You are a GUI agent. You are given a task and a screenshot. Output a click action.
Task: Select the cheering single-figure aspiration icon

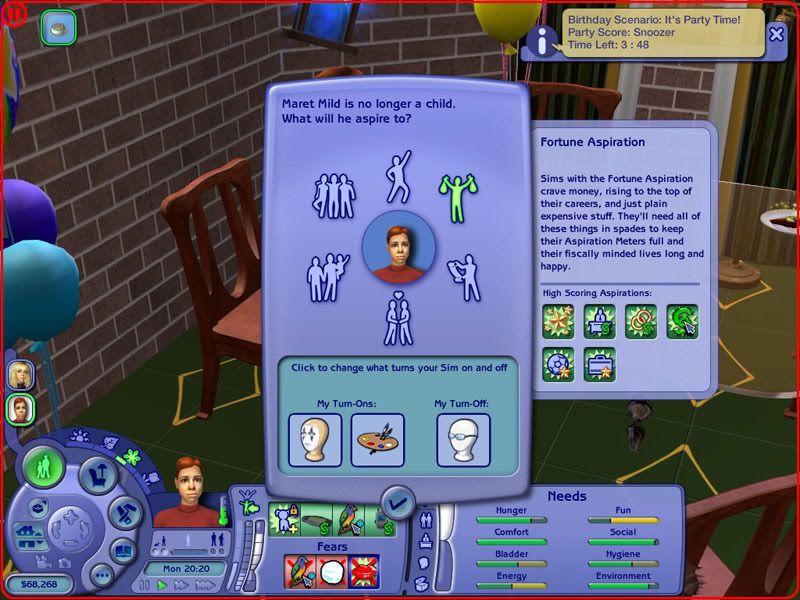[399, 176]
